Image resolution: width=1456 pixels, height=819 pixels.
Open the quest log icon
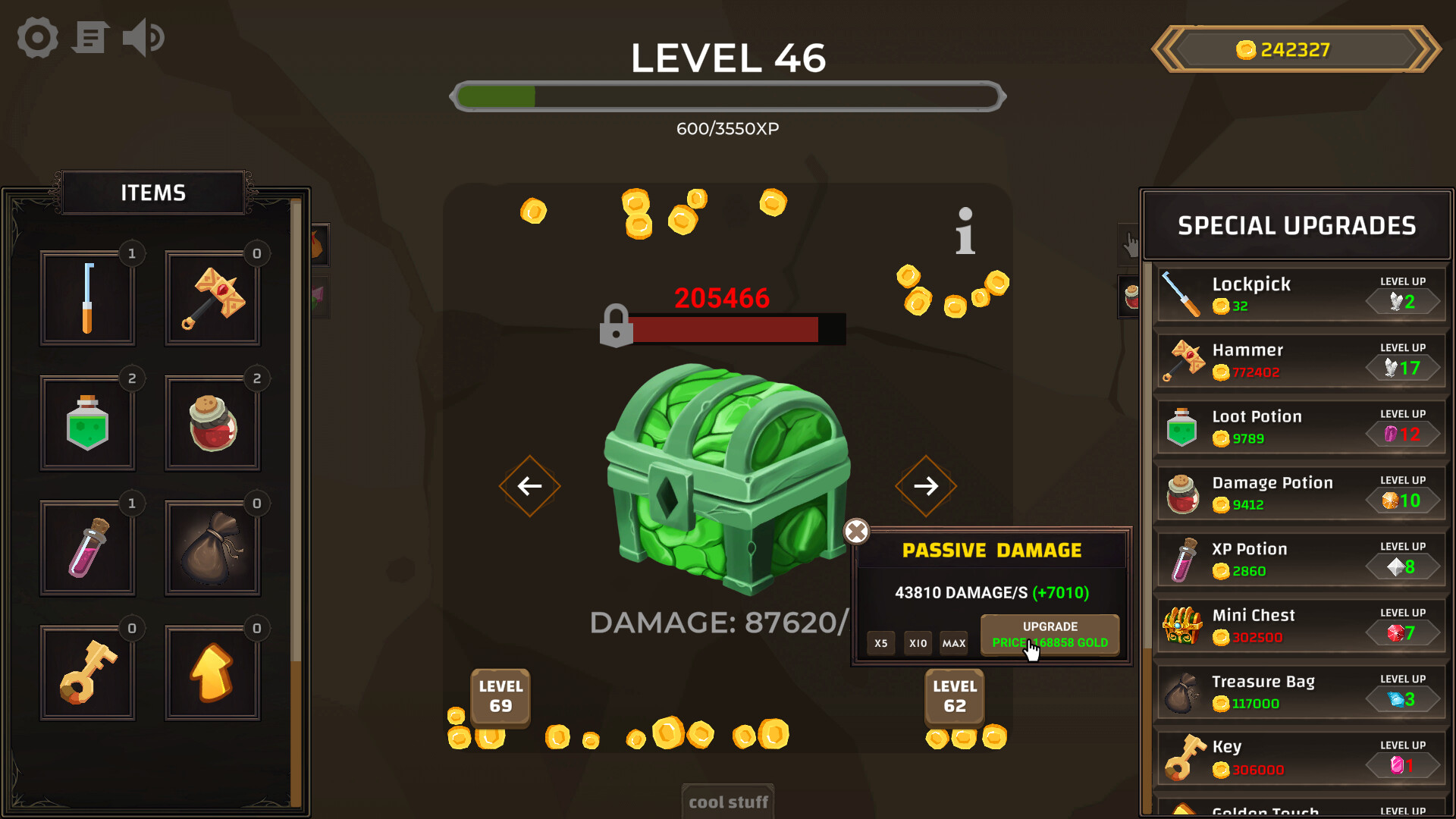(x=89, y=37)
